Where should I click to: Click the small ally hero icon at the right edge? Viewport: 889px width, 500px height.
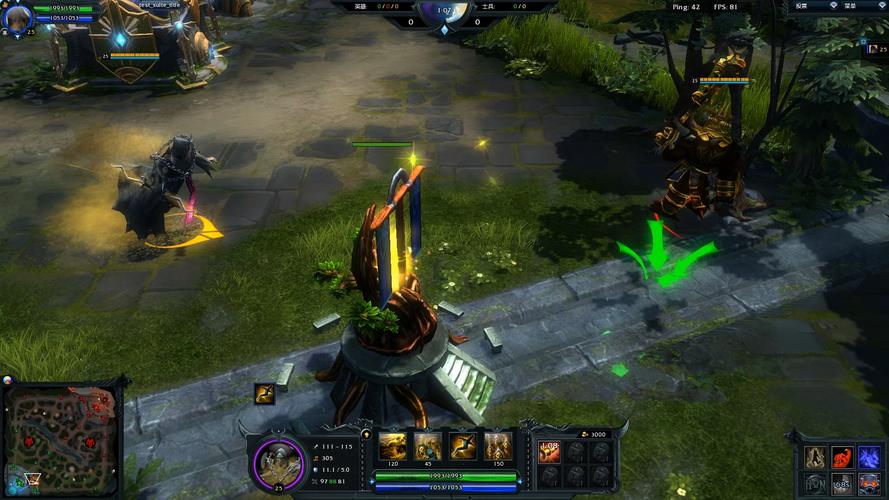click(869, 48)
